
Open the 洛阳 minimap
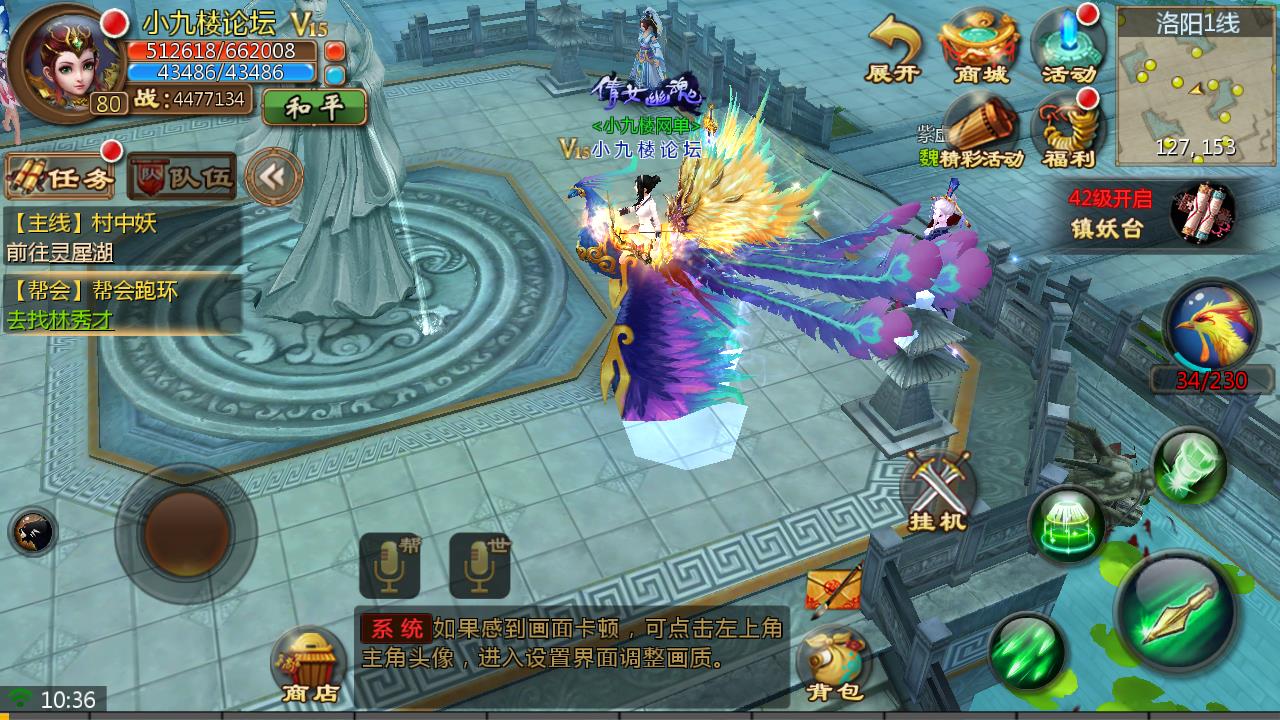coord(1196,85)
